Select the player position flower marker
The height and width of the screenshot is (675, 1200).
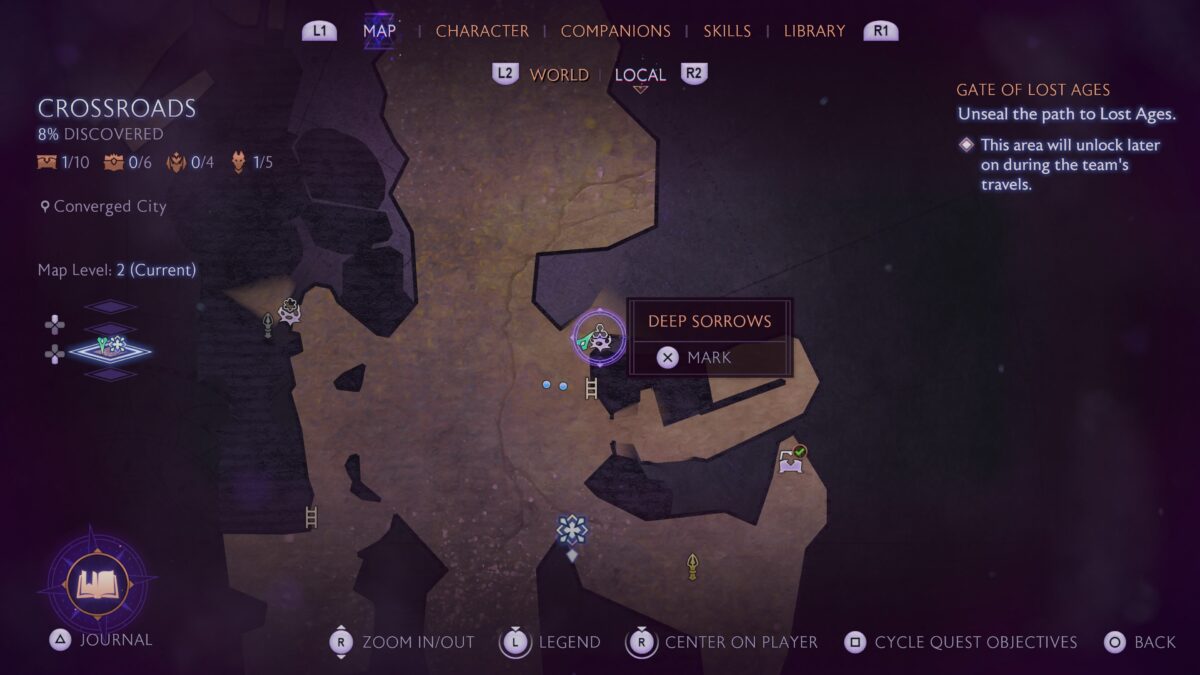coord(572,530)
